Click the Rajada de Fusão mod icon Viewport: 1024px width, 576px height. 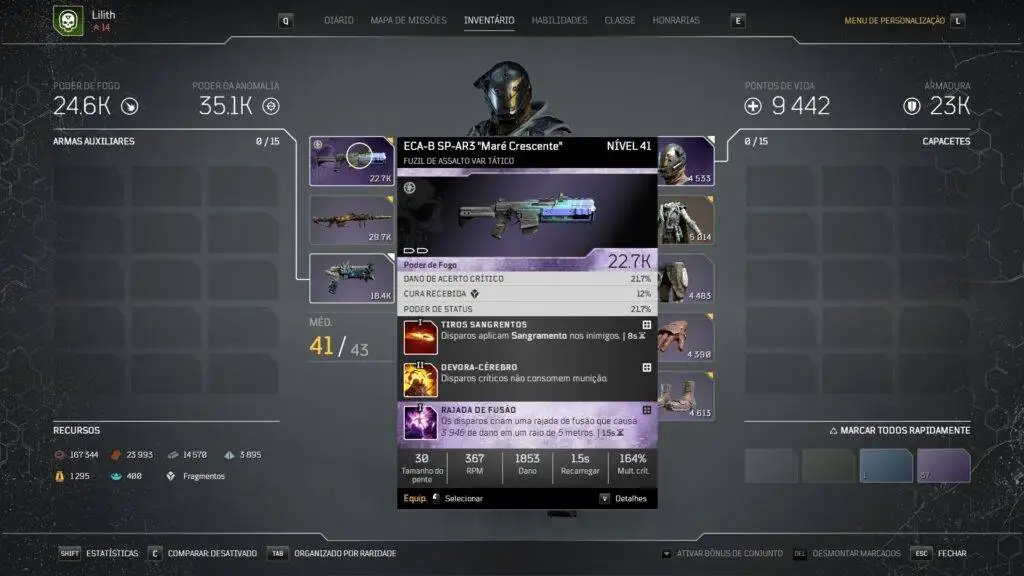click(420, 423)
